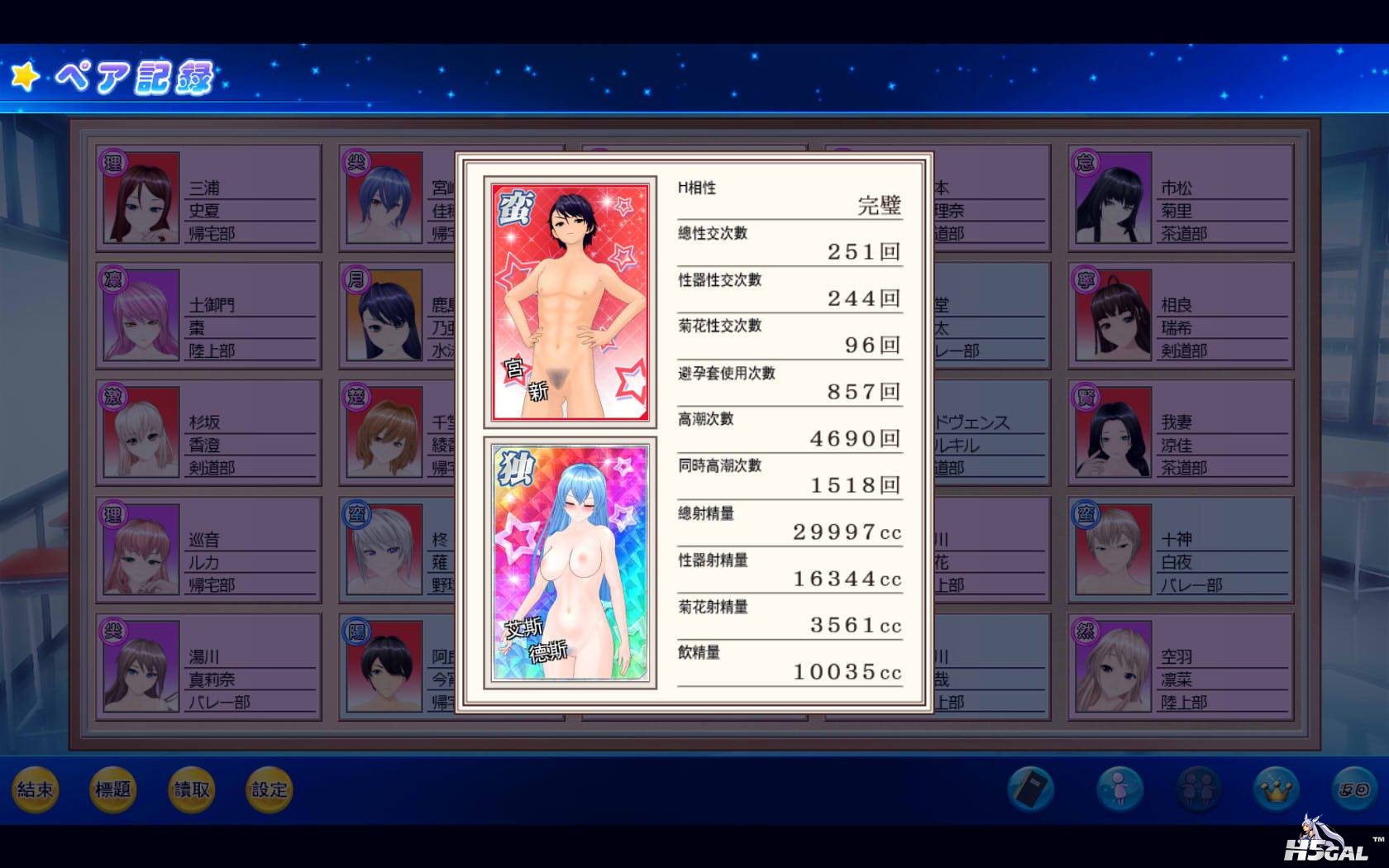The width and height of the screenshot is (1389, 868).
Task: Choose the 土御門 秦 character entry
Action: [x=208, y=316]
